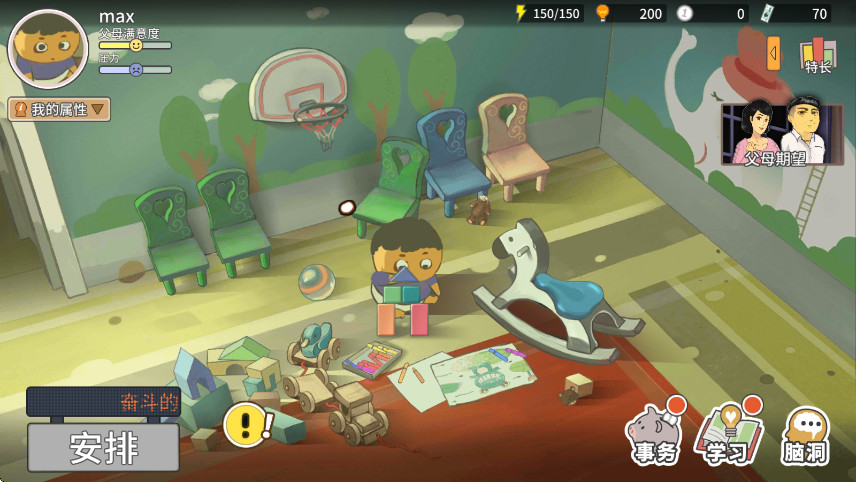
Task: View the 父母期望 parents' expectations panel
Action: pyautogui.click(x=782, y=133)
